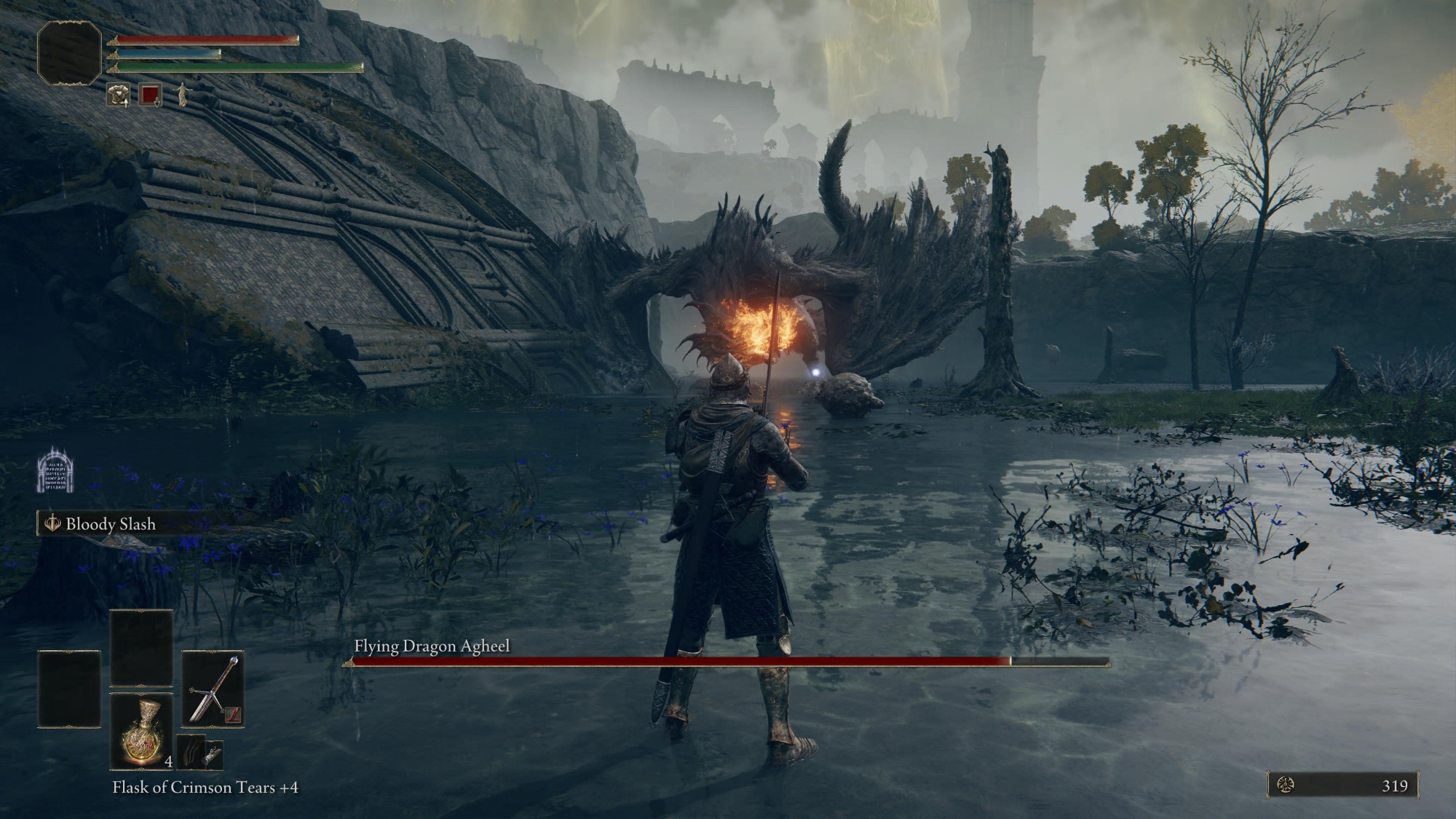Select the grey scroll pouch item
1456x819 pixels.
click(213, 755)
